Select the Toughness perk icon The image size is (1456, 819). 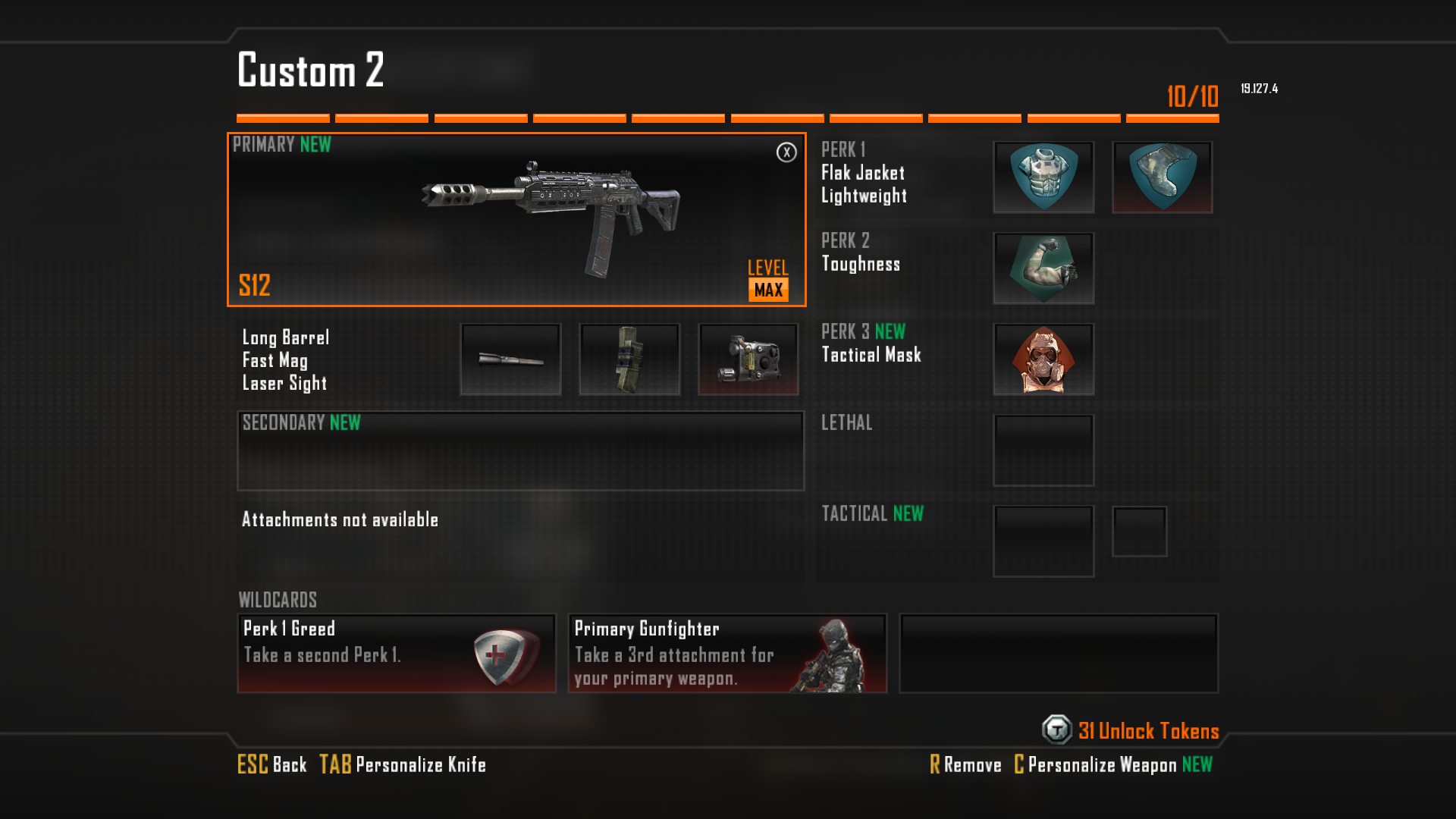point(1043,268)
